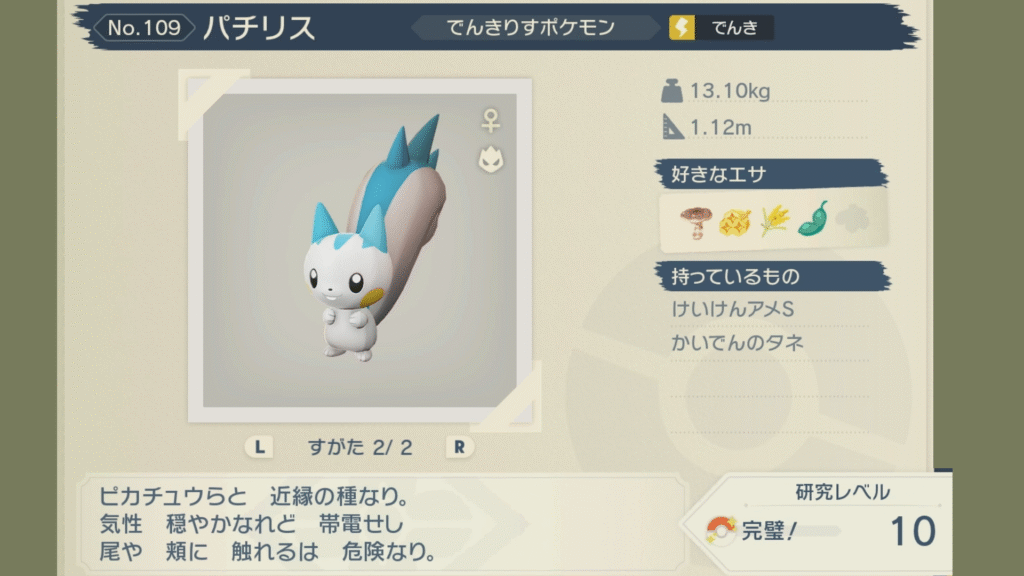Click the すがた 2/2 form selector
The height and width of the screenshot is (576, 1024).
pos(359,447)
